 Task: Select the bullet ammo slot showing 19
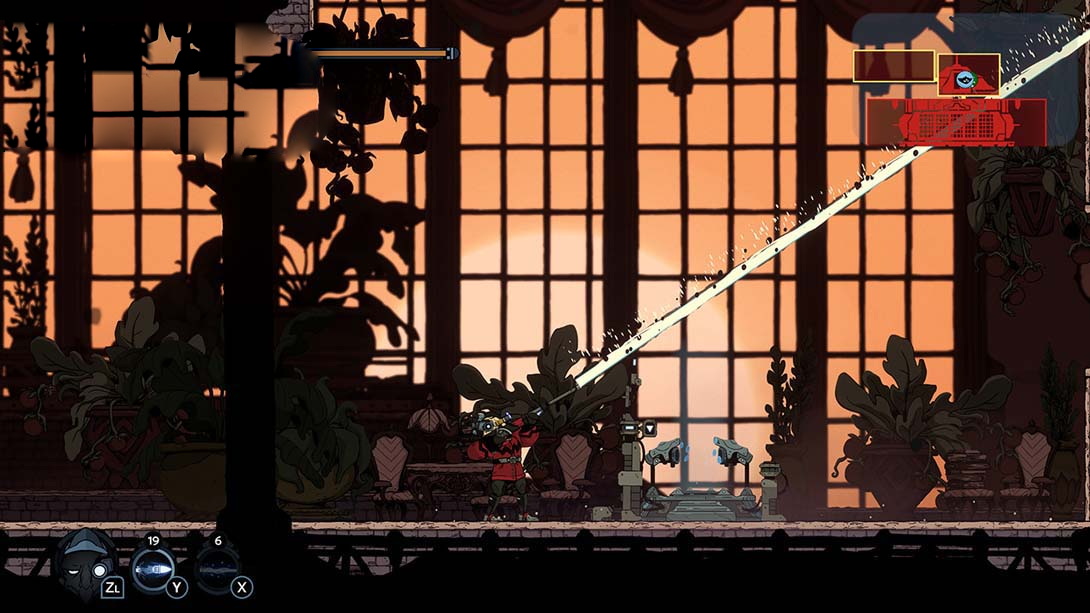click(153, 568)
